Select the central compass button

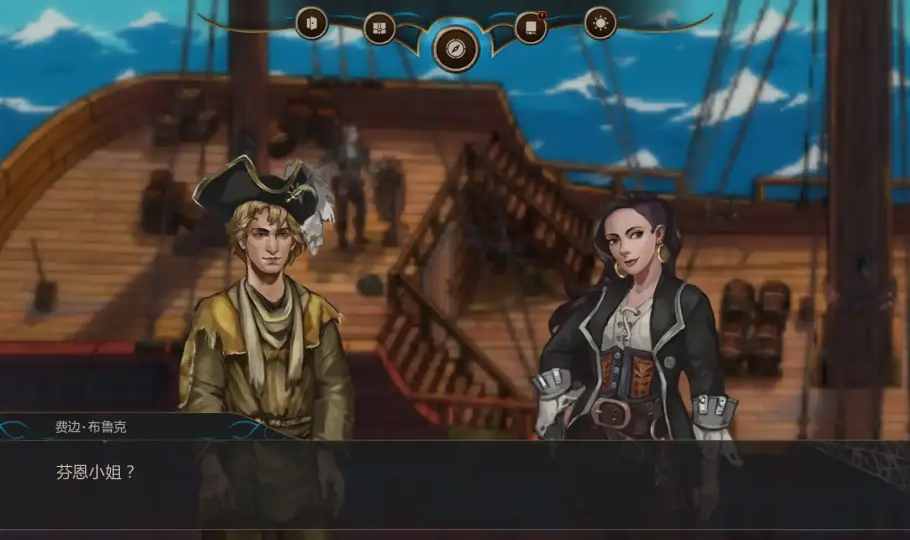tap(455, 48)
